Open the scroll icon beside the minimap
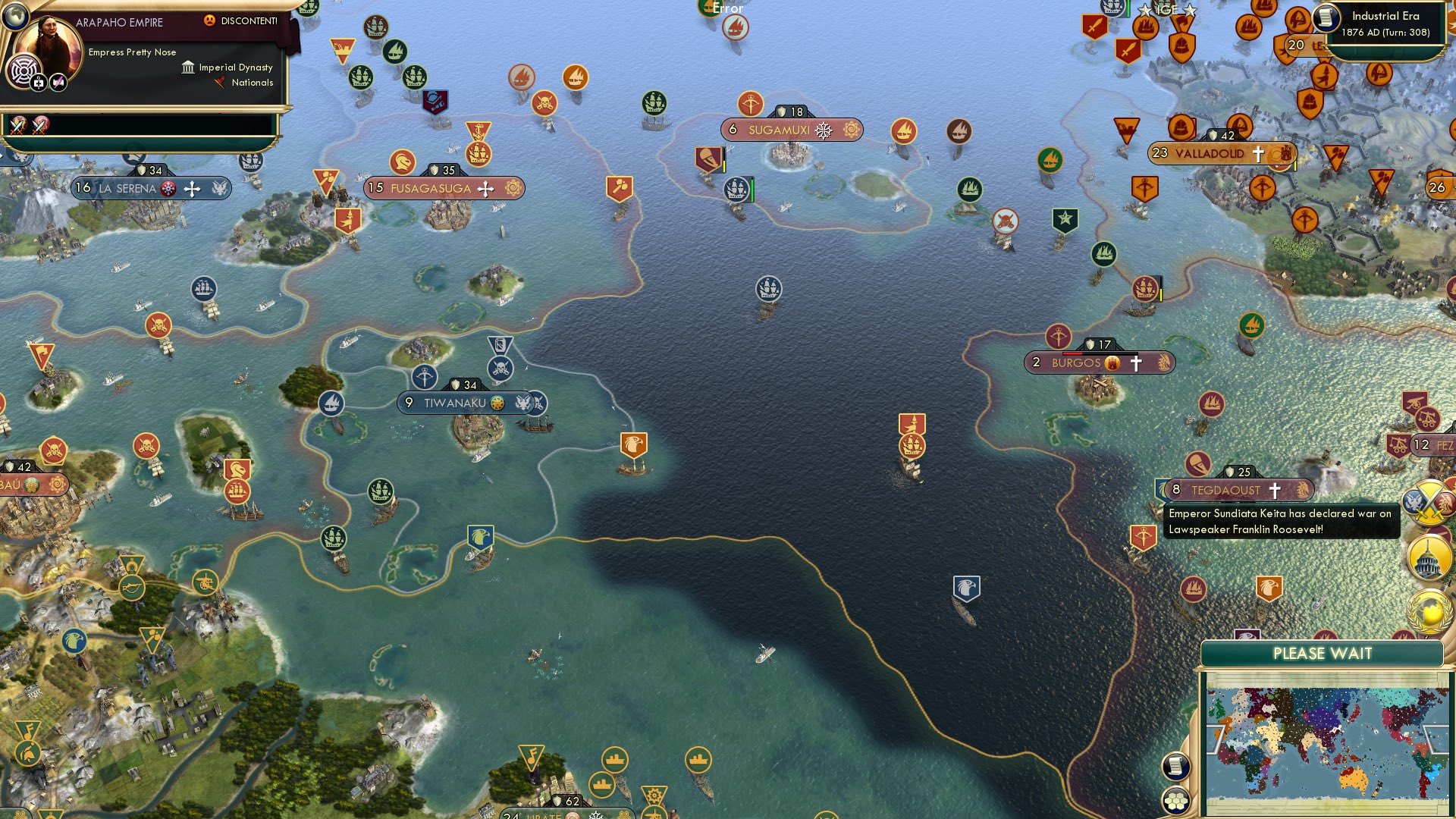The width and height of the screenshot is (1456, 819). tap(1175, 766)
